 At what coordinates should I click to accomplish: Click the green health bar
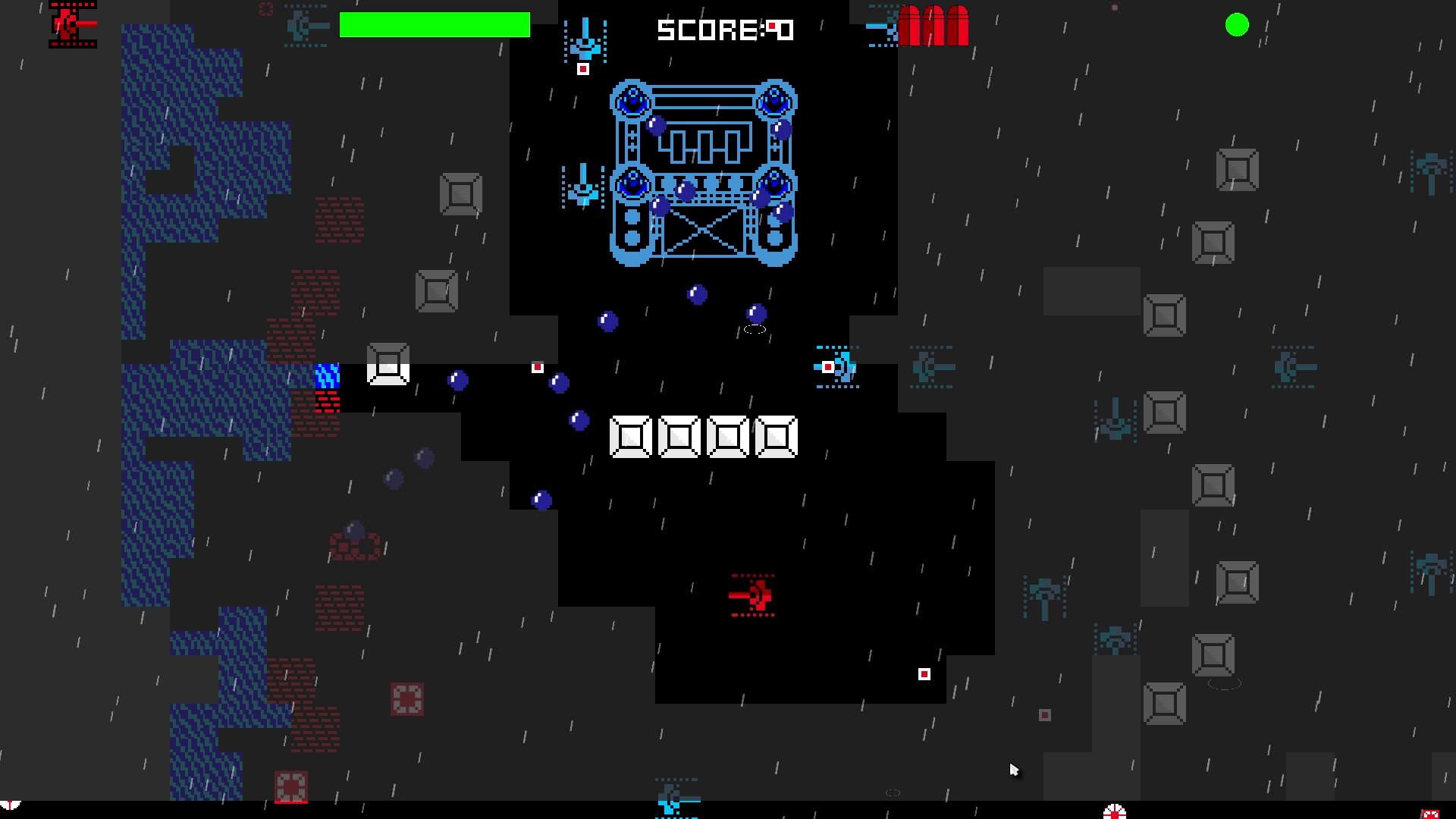[x=435, y=25]
